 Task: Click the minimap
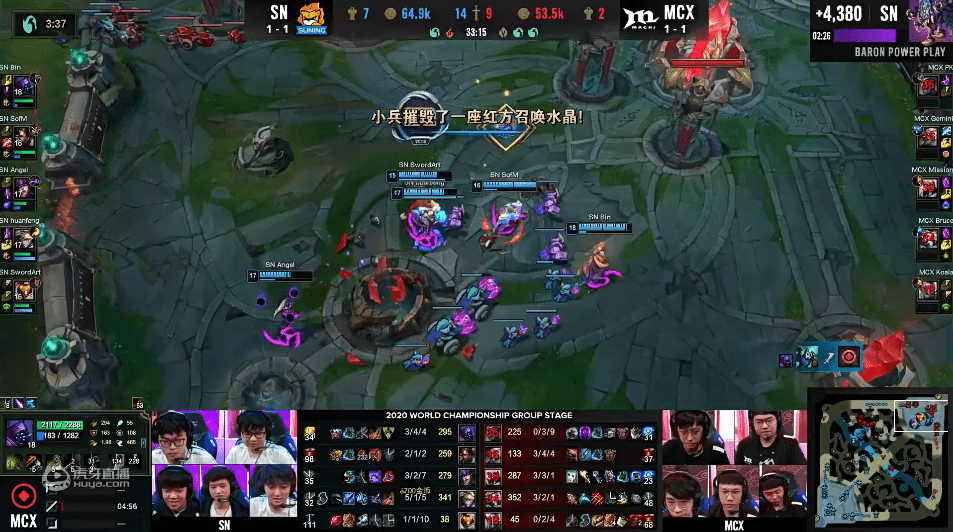click(x=880, y=463)
